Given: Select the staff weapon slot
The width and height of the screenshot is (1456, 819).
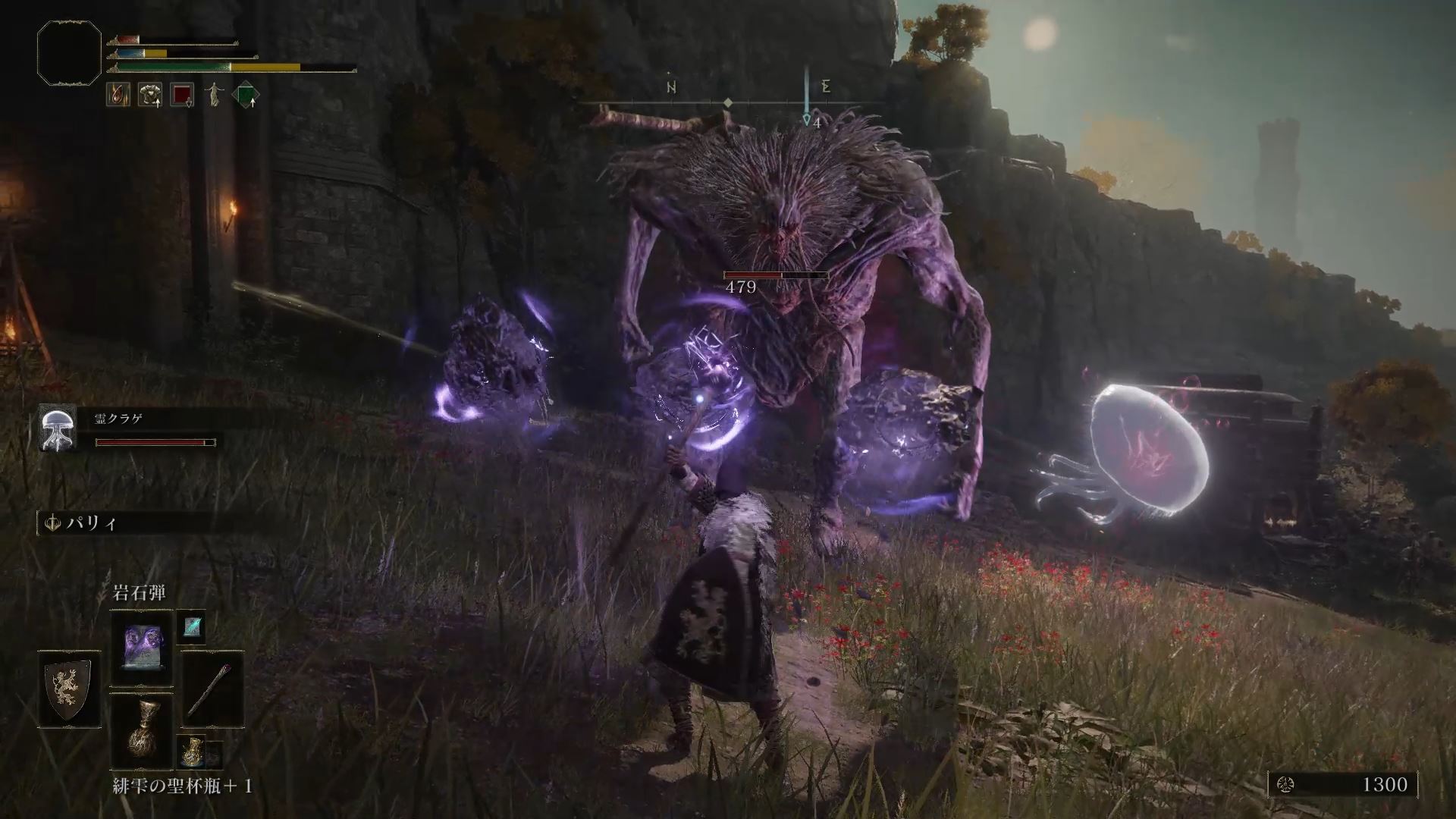Looking at the screenshot, I should coord(213,689).
